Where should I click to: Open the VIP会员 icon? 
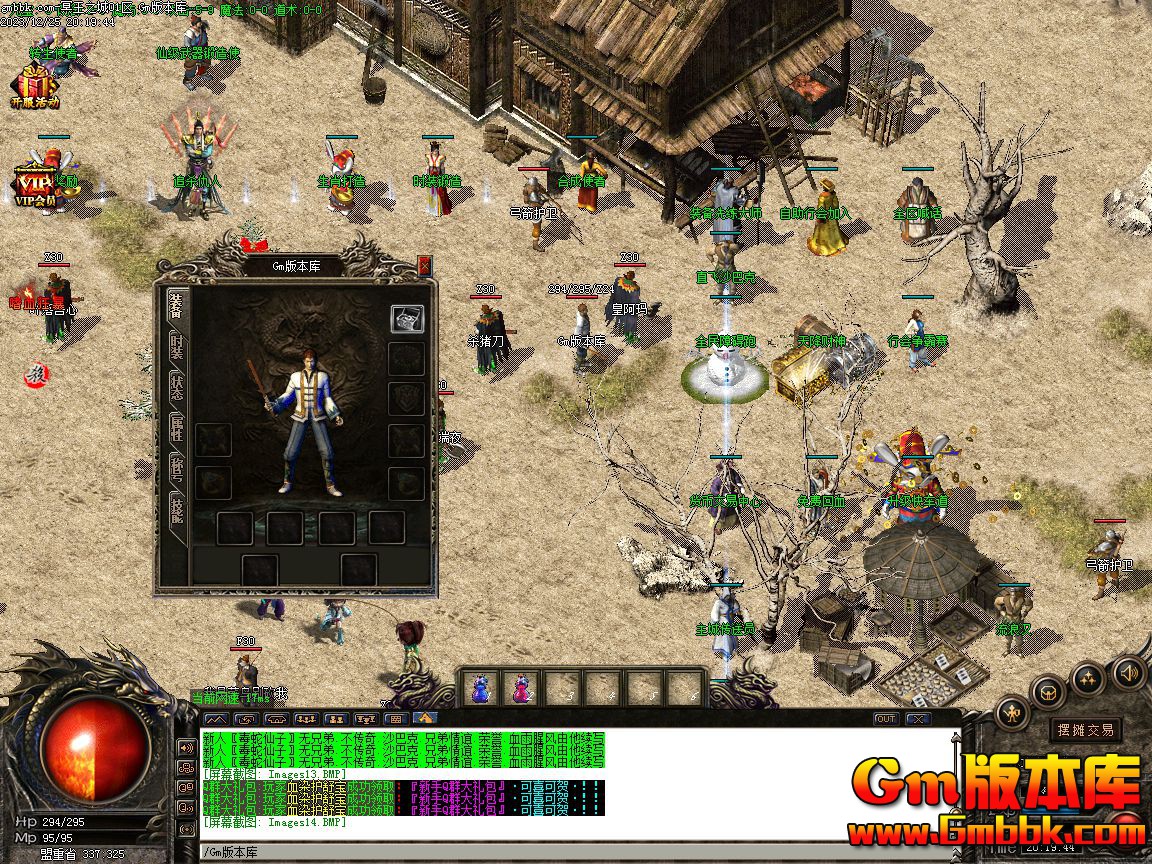pyautogui.click(x=36, y=183)
